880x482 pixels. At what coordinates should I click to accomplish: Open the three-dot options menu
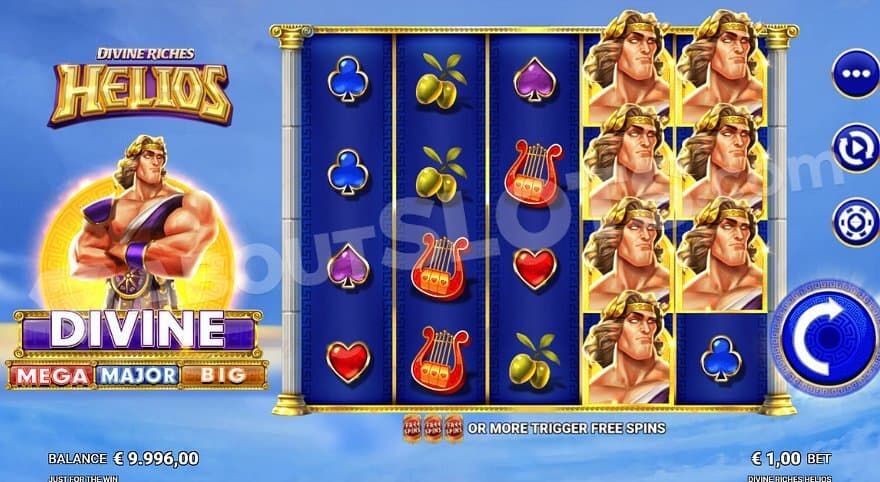(x=855, y=74)
